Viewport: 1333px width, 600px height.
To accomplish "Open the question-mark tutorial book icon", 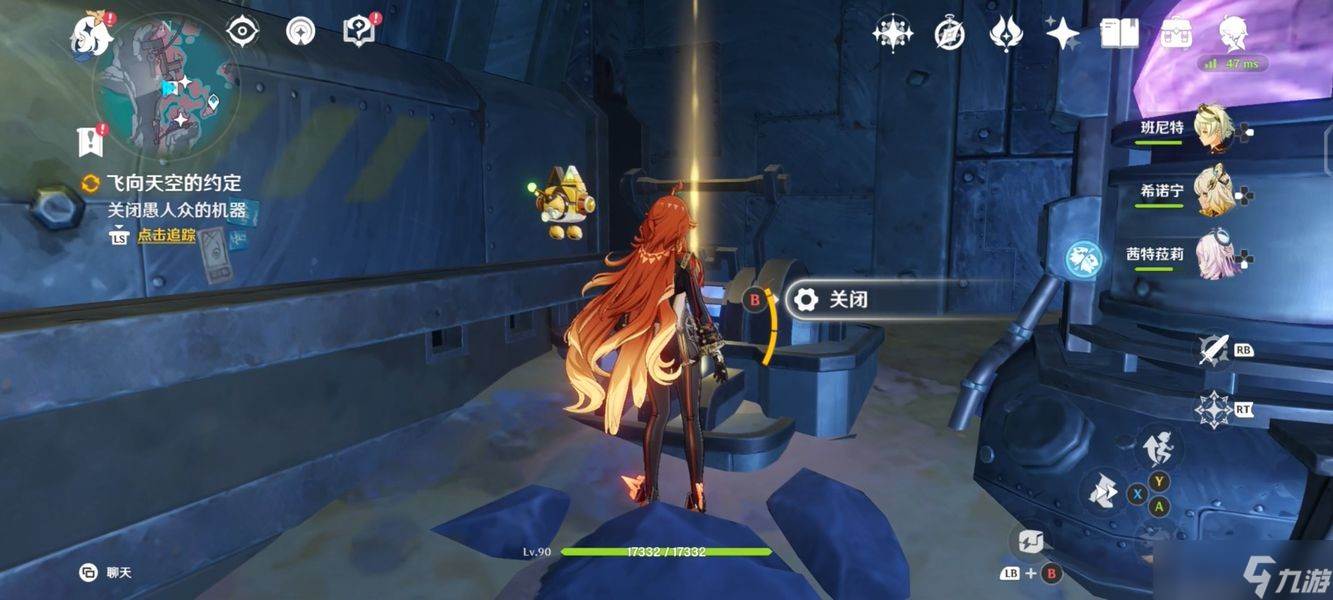I will 358,31.
